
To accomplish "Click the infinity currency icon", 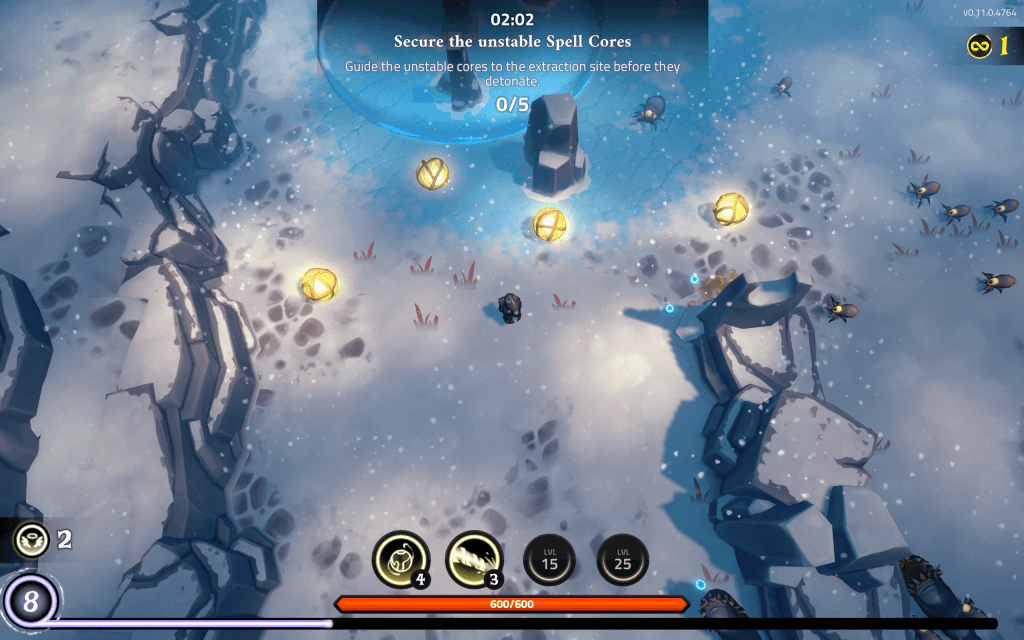I will point(979,45).
